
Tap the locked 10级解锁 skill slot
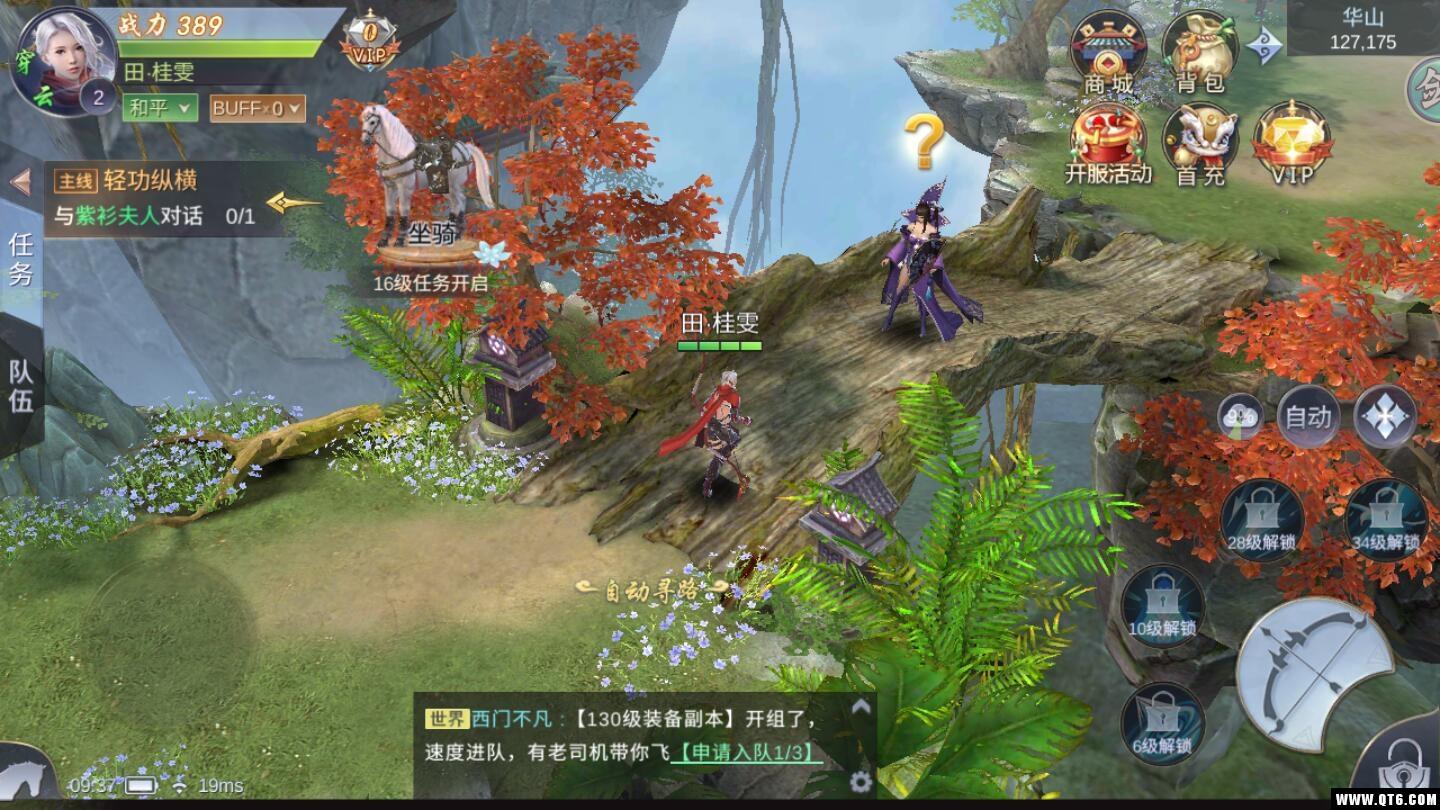tap(1162, 605)
